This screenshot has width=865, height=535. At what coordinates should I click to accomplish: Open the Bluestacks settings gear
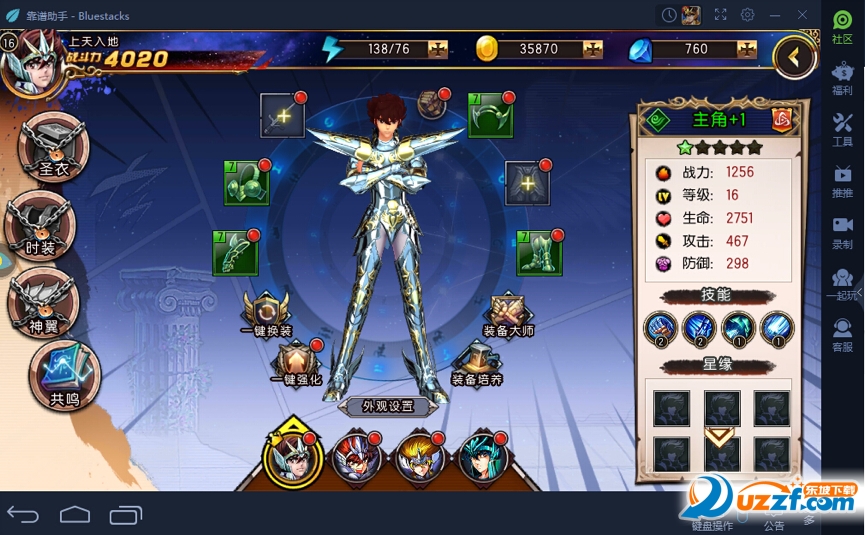(x=747, y=15)
